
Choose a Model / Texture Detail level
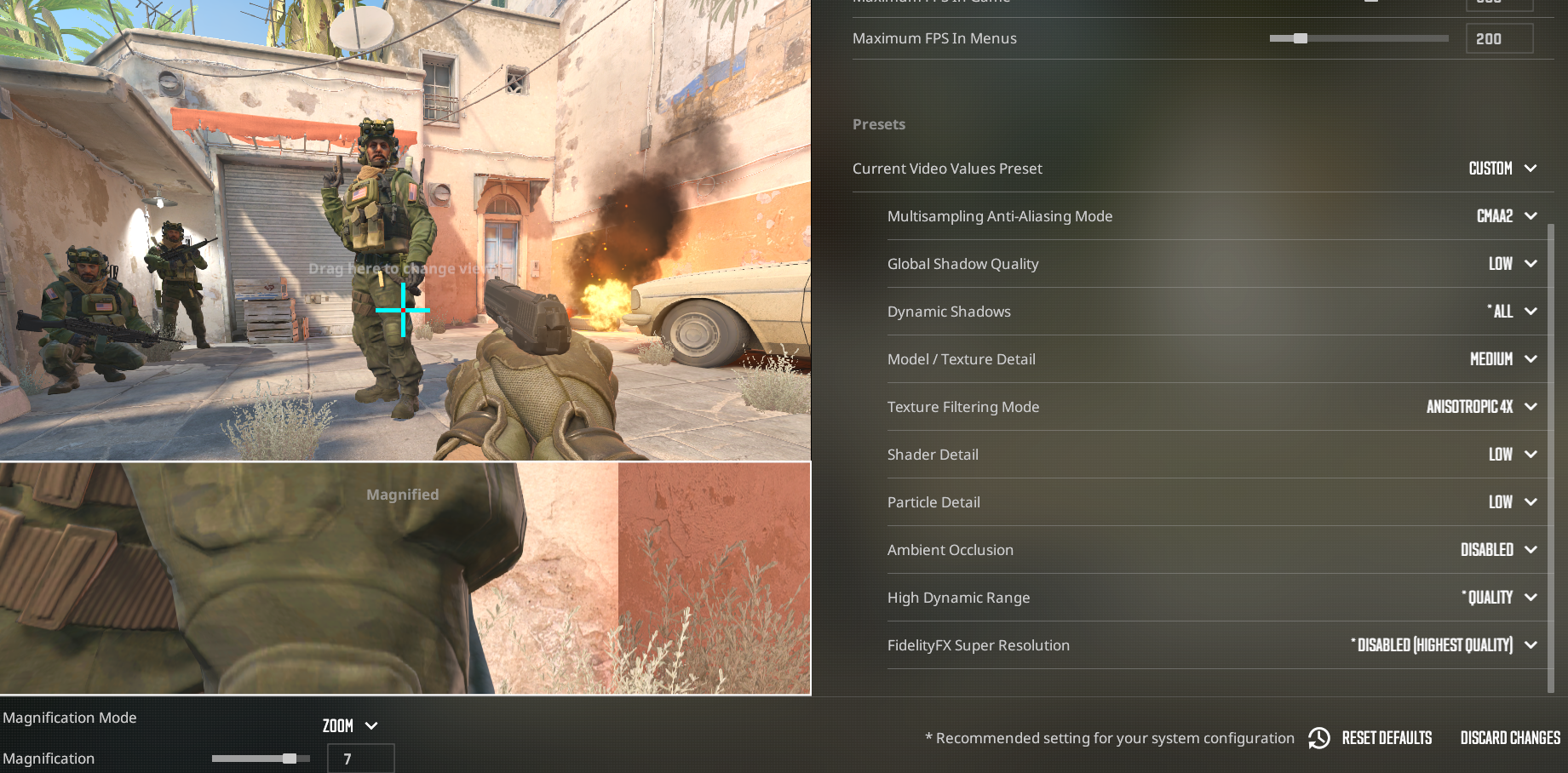[1502, 359]
